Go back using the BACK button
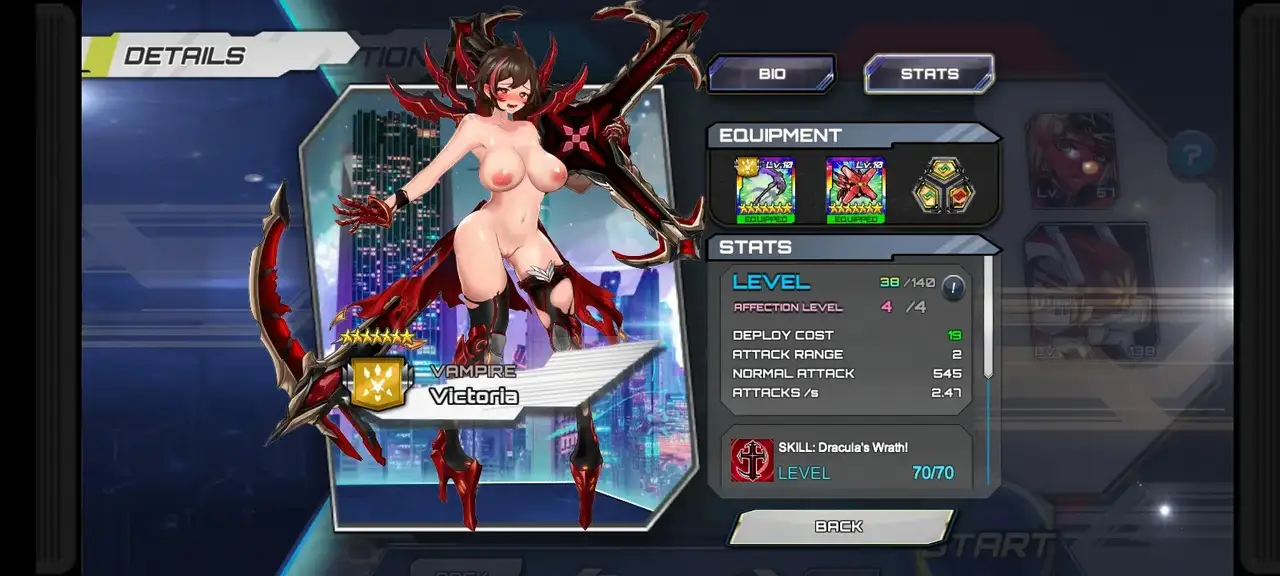Viewport: 1280px width, 576px height. coord(839,527)
